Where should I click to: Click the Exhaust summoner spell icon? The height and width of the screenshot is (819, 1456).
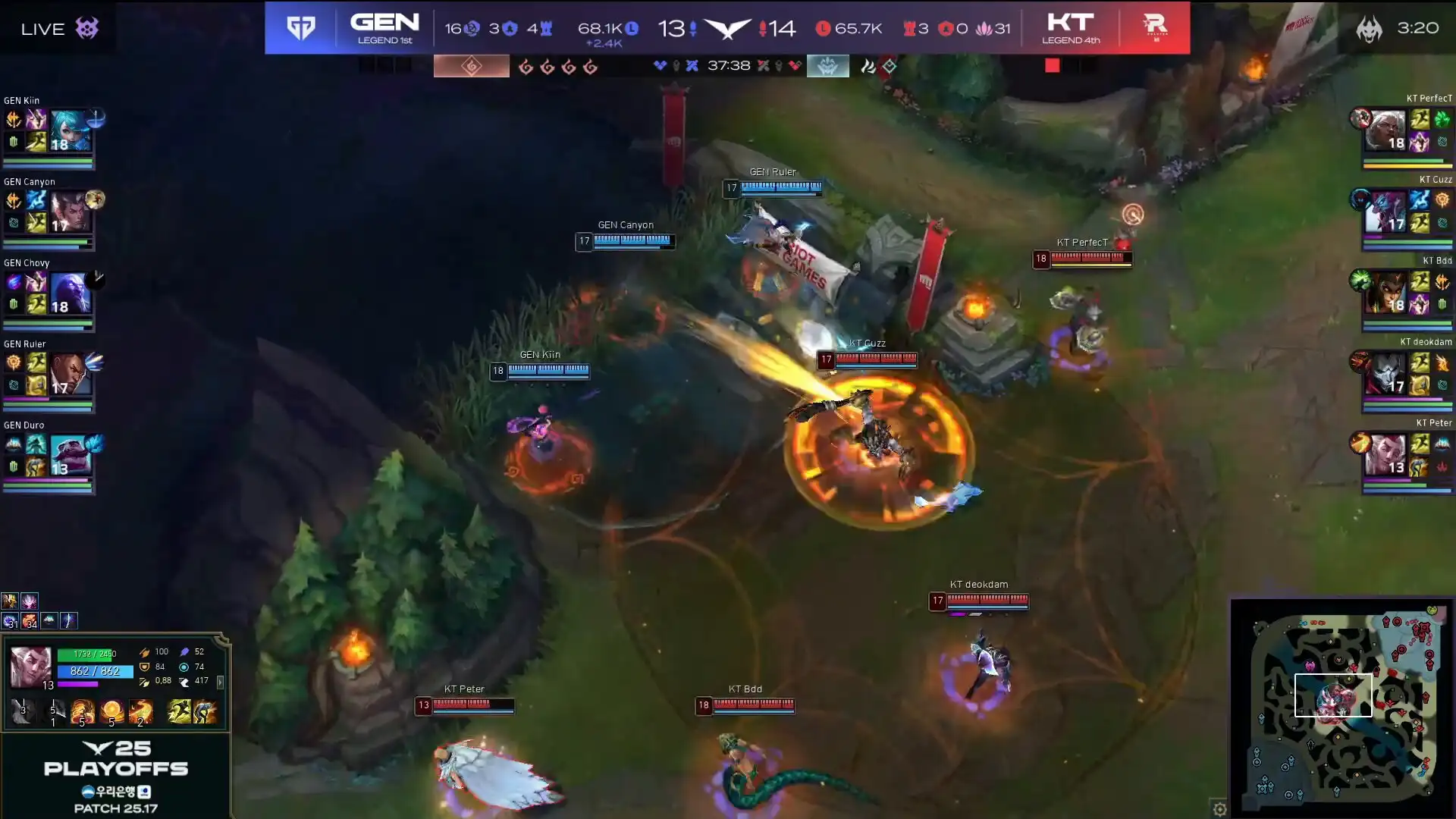pos(205,711)
